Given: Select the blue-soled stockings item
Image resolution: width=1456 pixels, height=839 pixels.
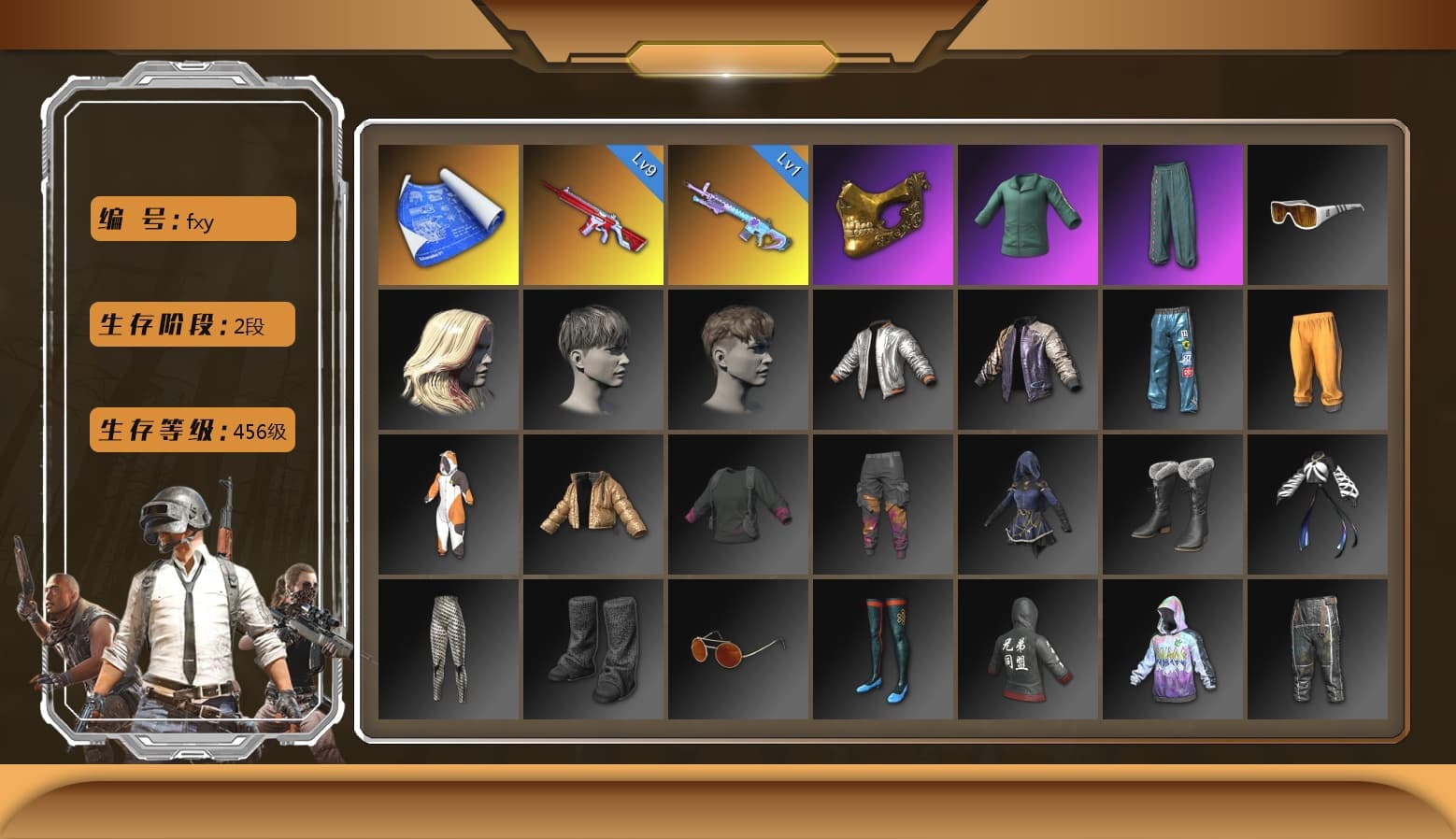Looking at the screenshot, I should point(882,649).
